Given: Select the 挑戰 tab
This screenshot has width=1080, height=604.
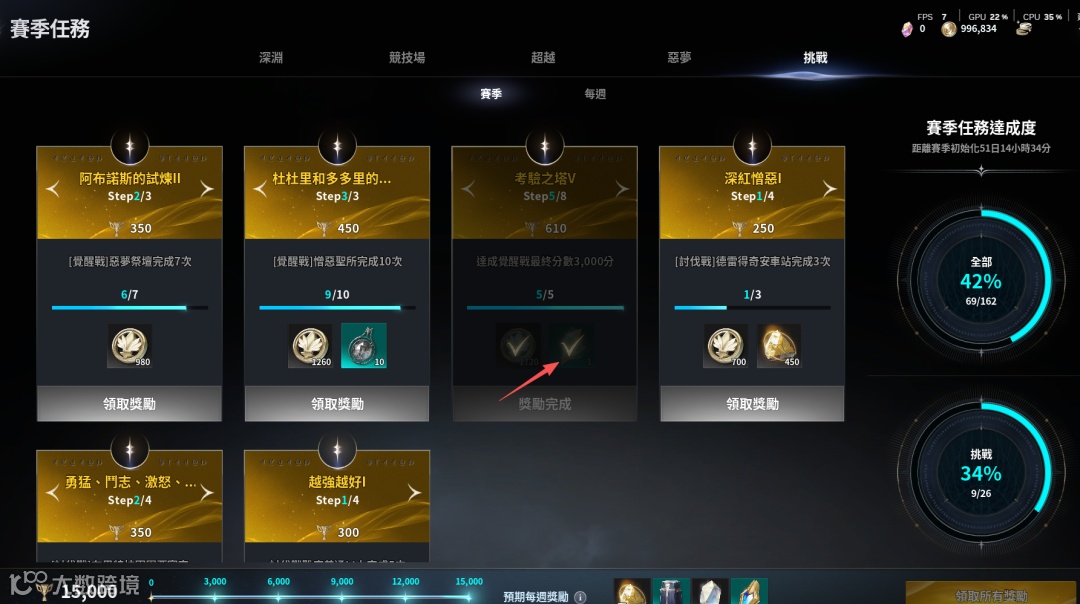Looking at the screenshot, I should (815, 58).
